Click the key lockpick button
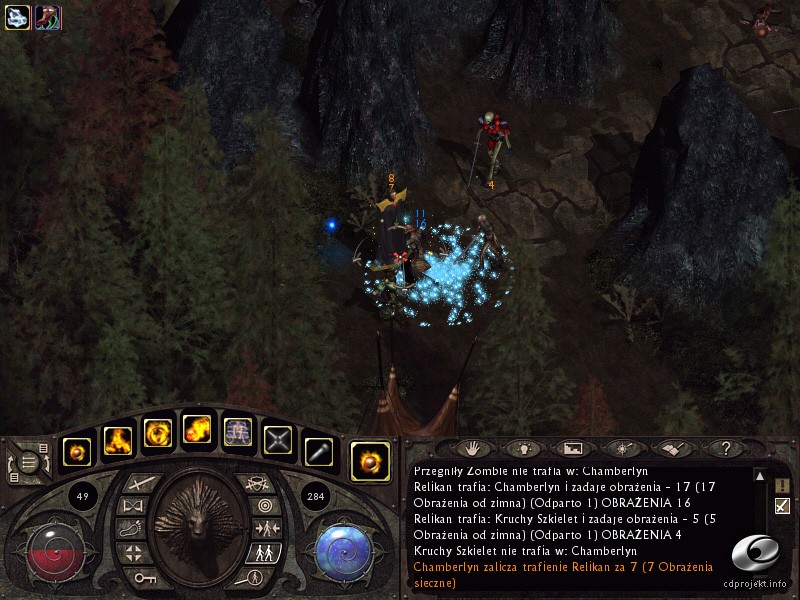This screenshot has height=600, width=800. coord(140,577)
